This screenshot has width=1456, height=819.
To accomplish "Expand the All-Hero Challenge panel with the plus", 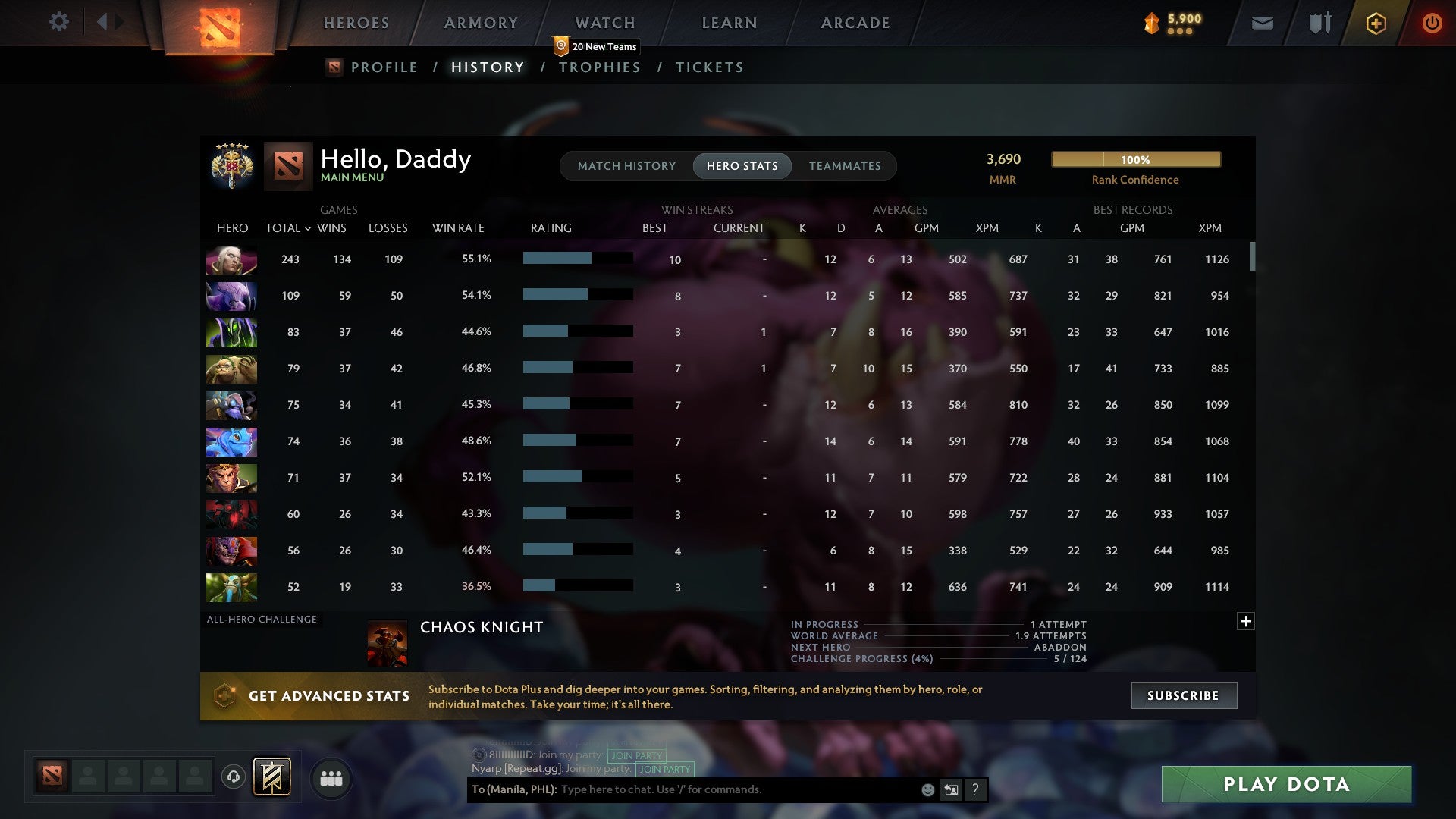I will click(x=1246, y=620).
